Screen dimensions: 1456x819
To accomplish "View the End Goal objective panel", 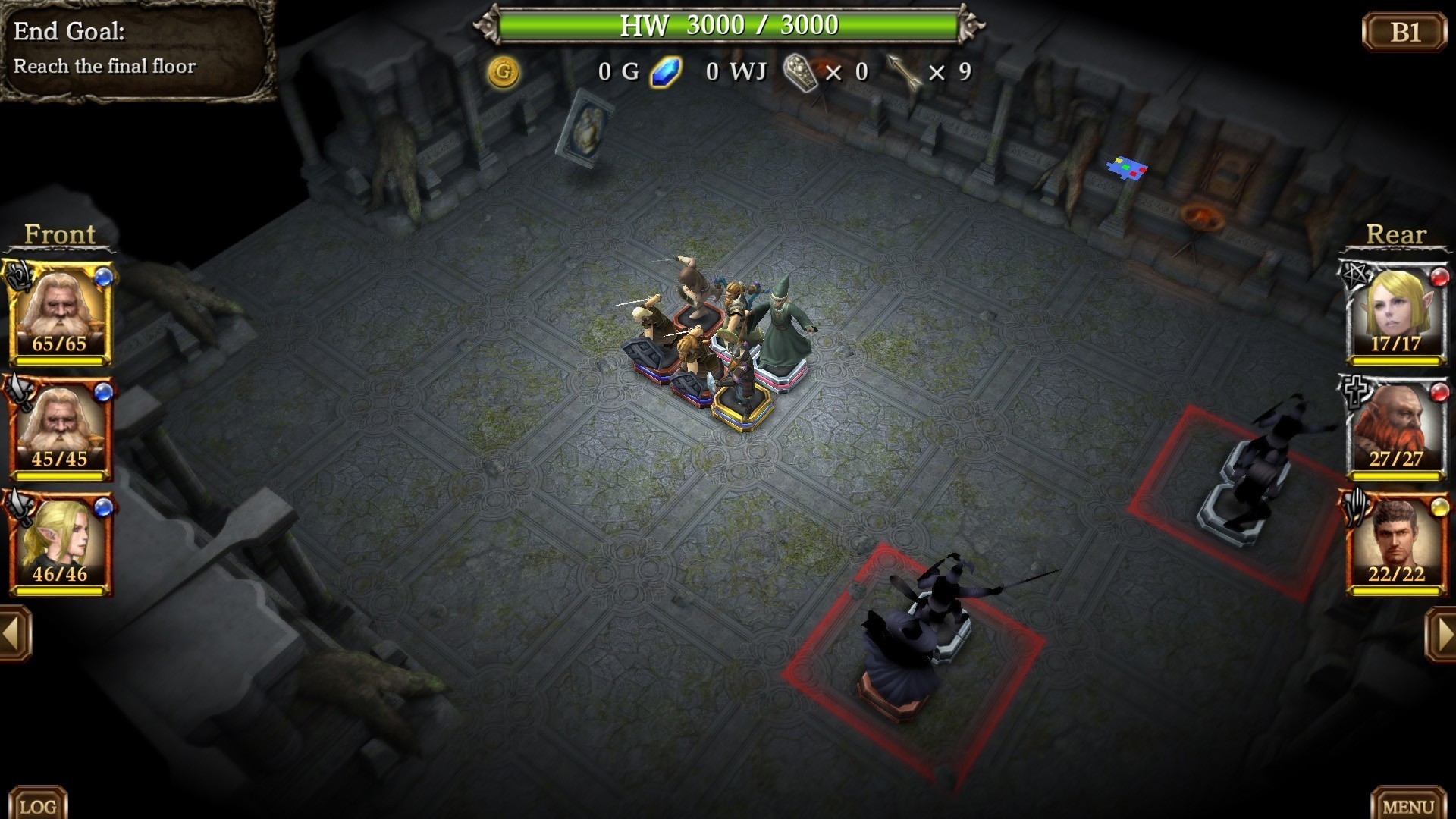I will pos(136,49).
